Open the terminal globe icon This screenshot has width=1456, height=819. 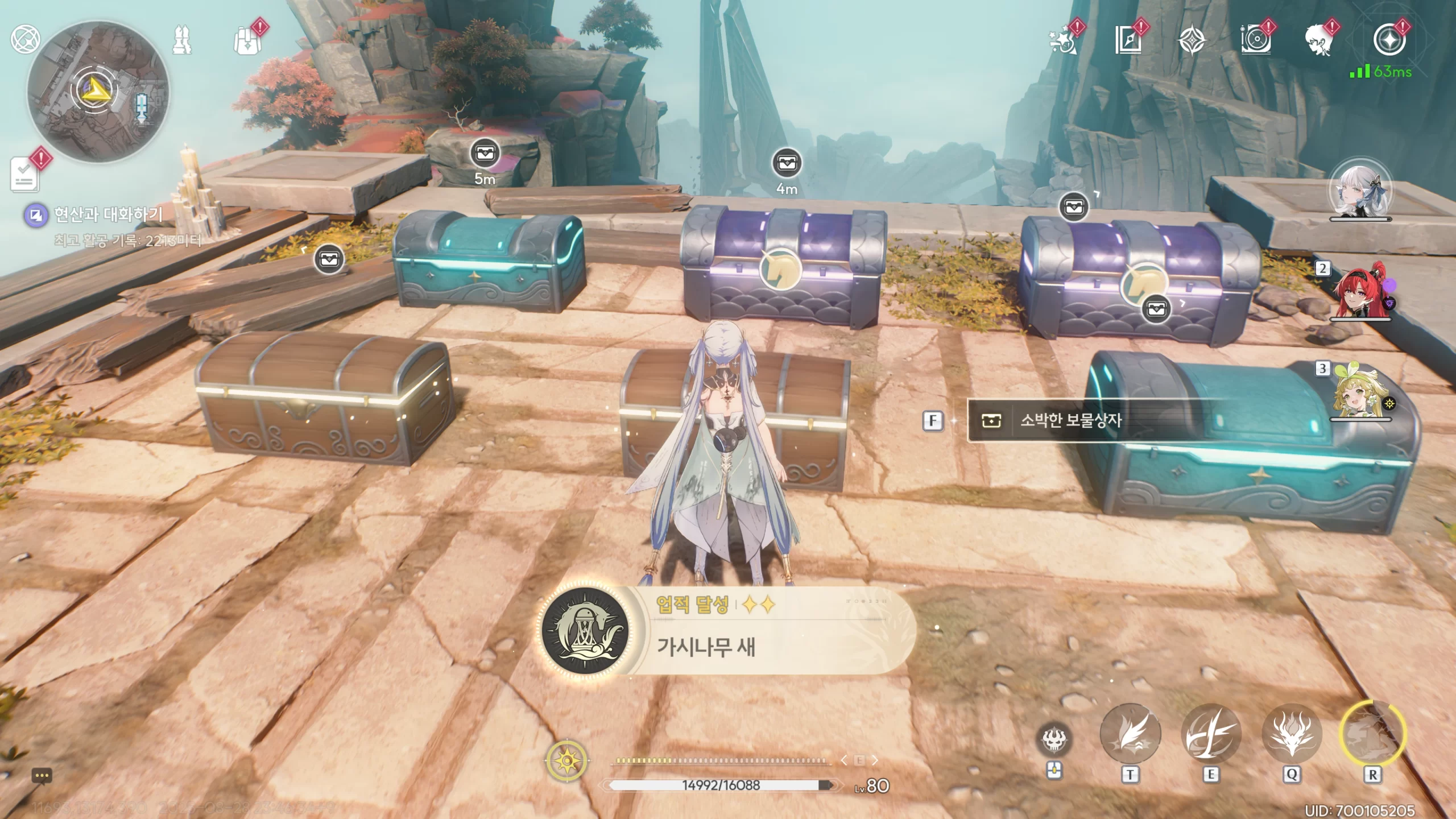(x=24, y=39)
